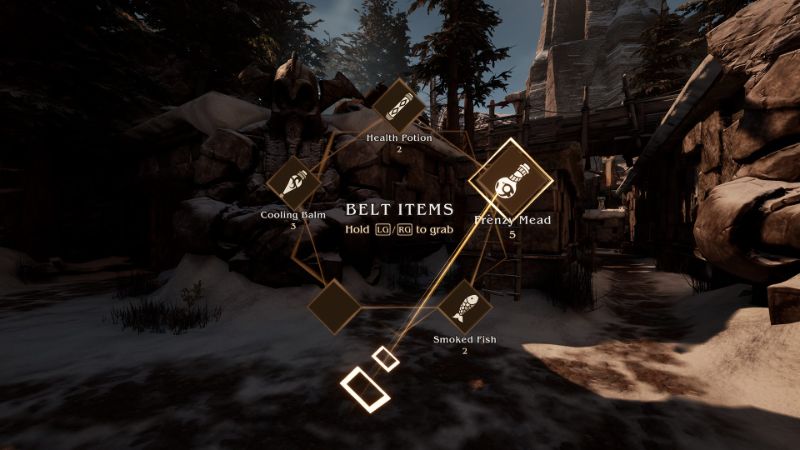Select the empty belt slot
The height and width of the screenshot is (450, 800).
333,306
